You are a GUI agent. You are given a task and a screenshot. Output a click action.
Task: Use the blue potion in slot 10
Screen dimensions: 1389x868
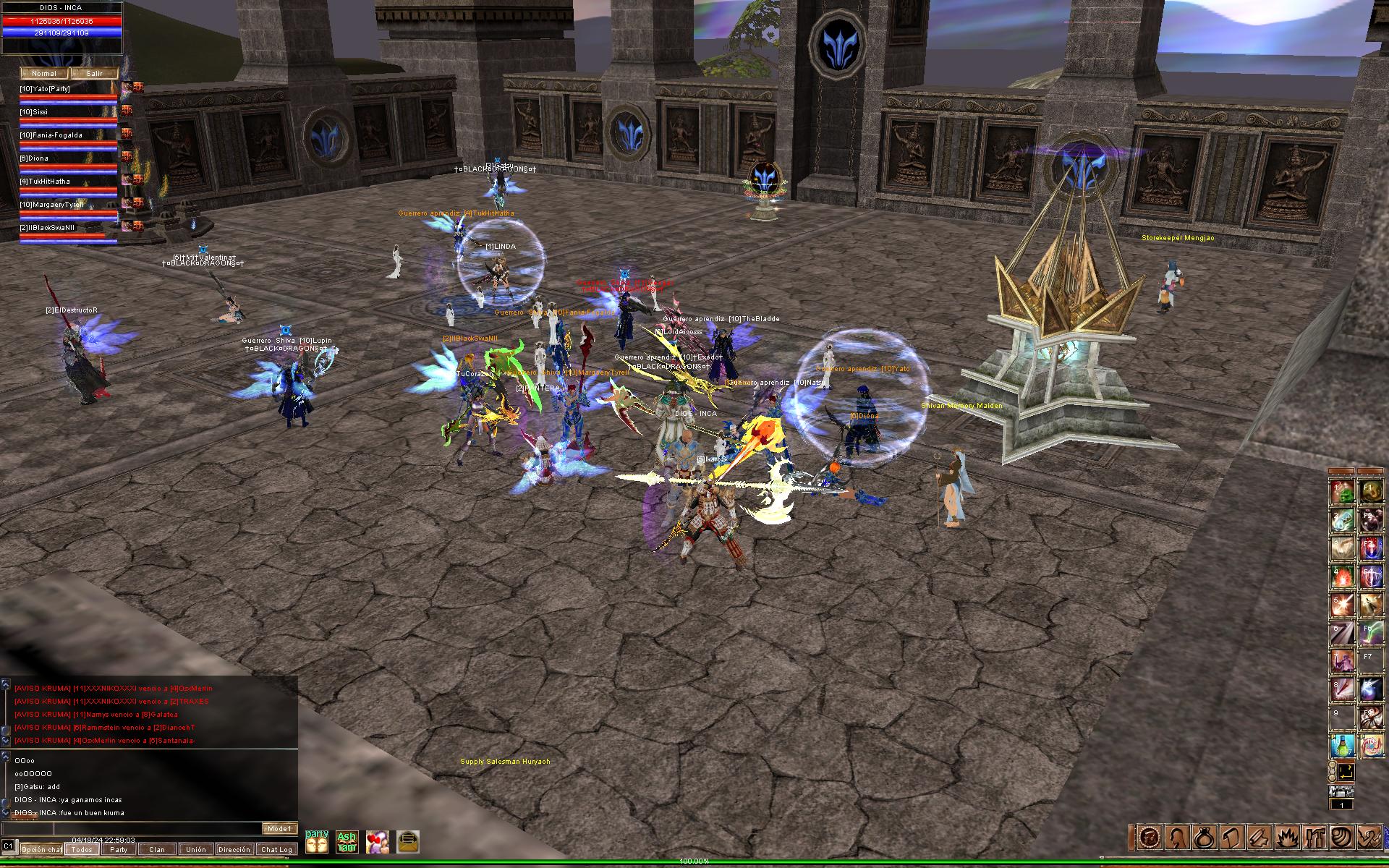pyautogui.click(x=1342, y=745)
